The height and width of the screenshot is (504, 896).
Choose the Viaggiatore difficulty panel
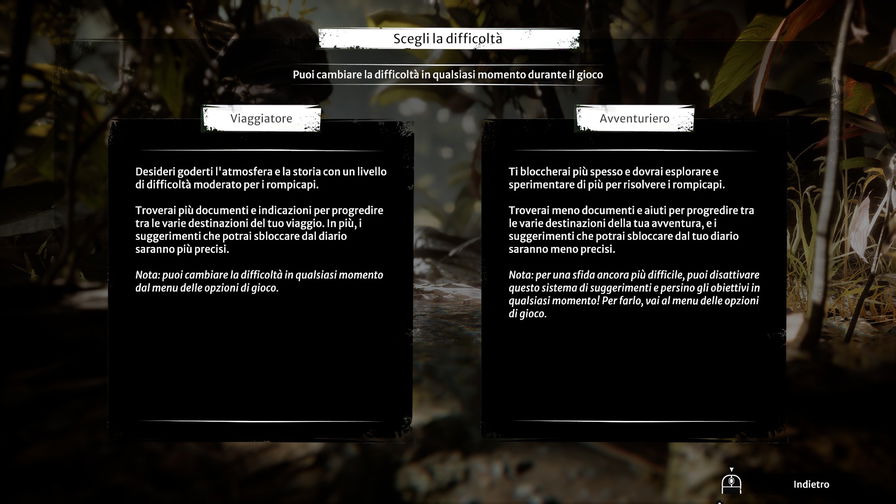coord(261,280)
